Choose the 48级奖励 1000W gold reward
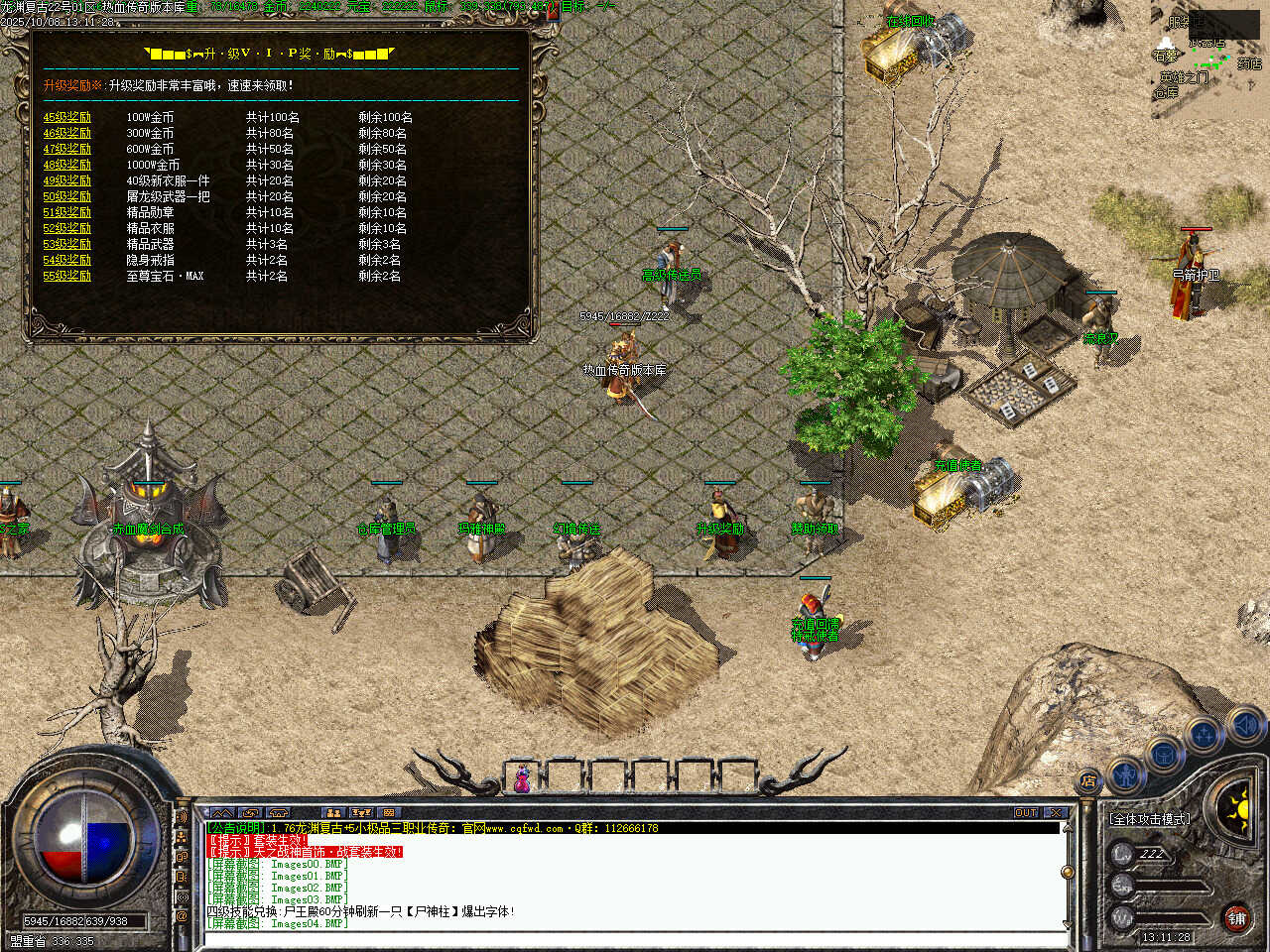1270x952 pixels. (x=66, y=165)
